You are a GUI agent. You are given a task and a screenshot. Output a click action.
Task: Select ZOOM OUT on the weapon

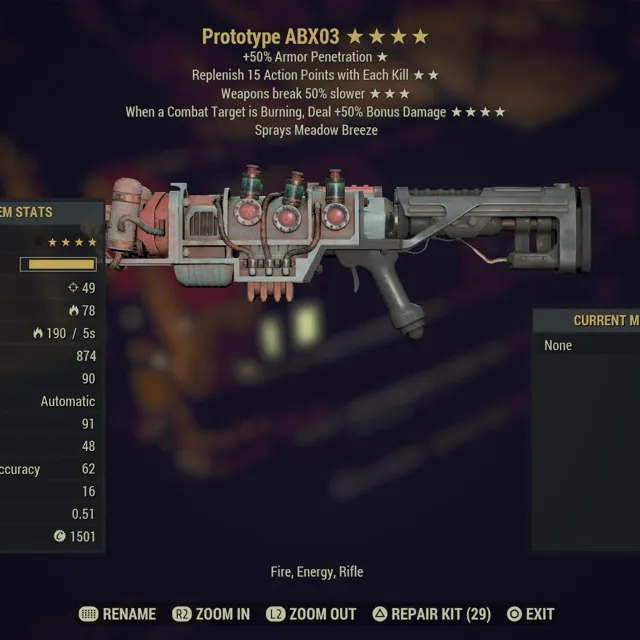pyautogui.click(x=310, y=614)
